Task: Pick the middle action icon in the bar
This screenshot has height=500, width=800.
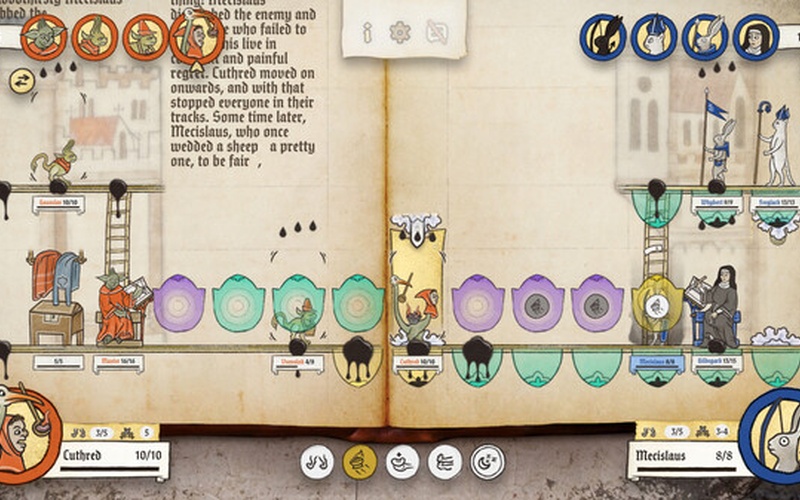Action: (x=402, y=461)
